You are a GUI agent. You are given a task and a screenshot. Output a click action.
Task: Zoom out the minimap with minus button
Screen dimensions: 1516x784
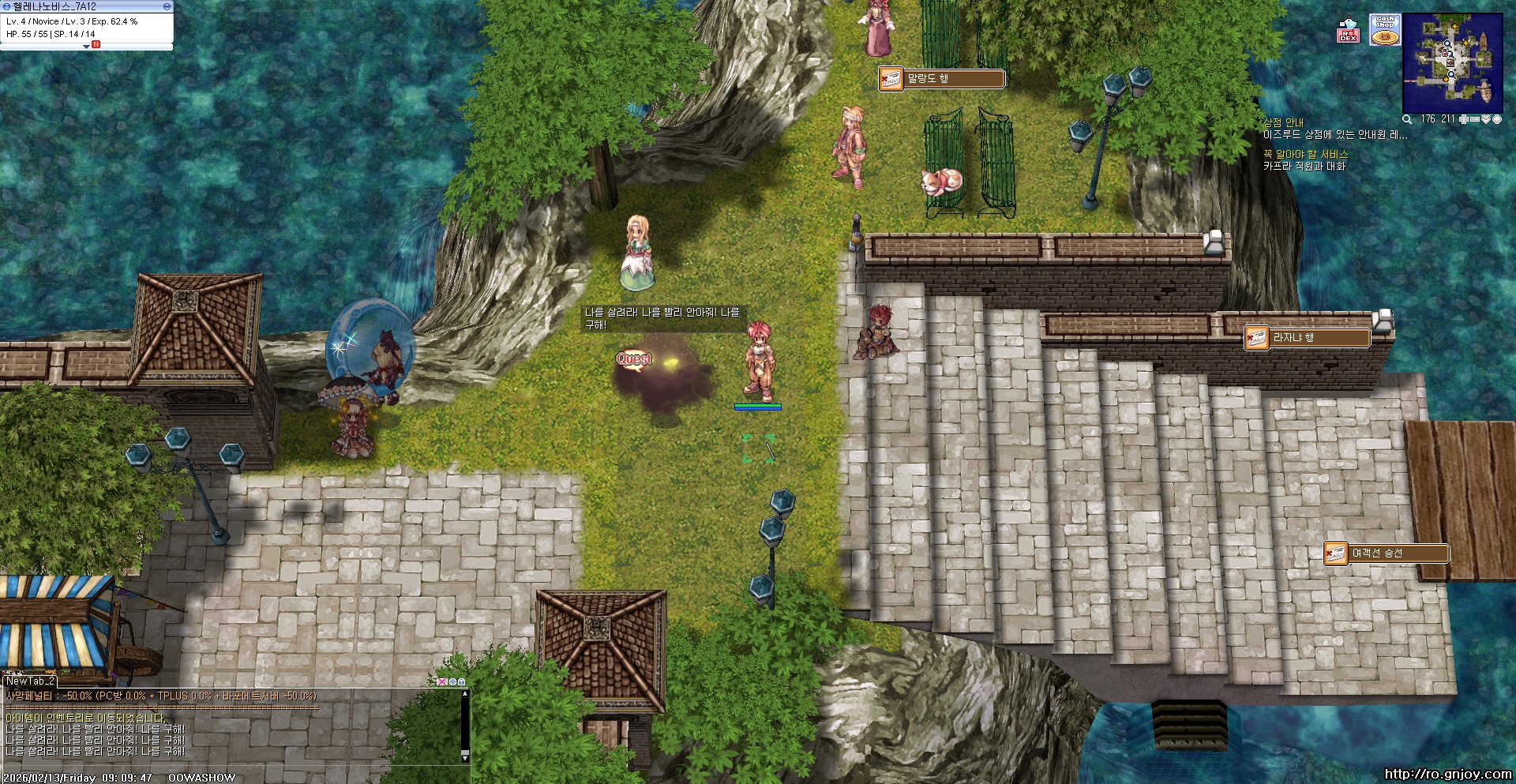[x=1474, y=119]
